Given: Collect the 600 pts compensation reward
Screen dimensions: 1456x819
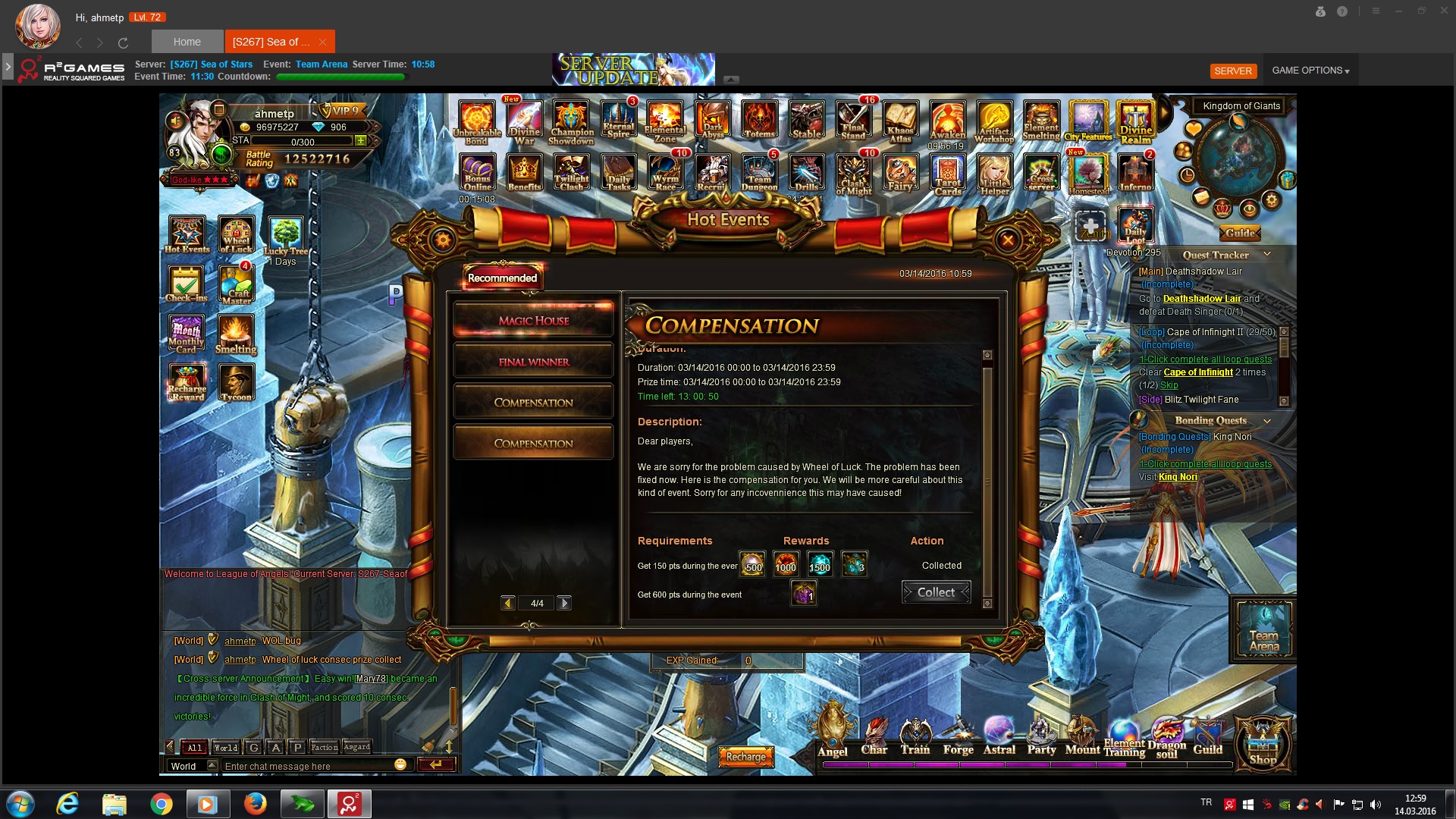Looking at the screenshot, I should [x=936, y=592].
